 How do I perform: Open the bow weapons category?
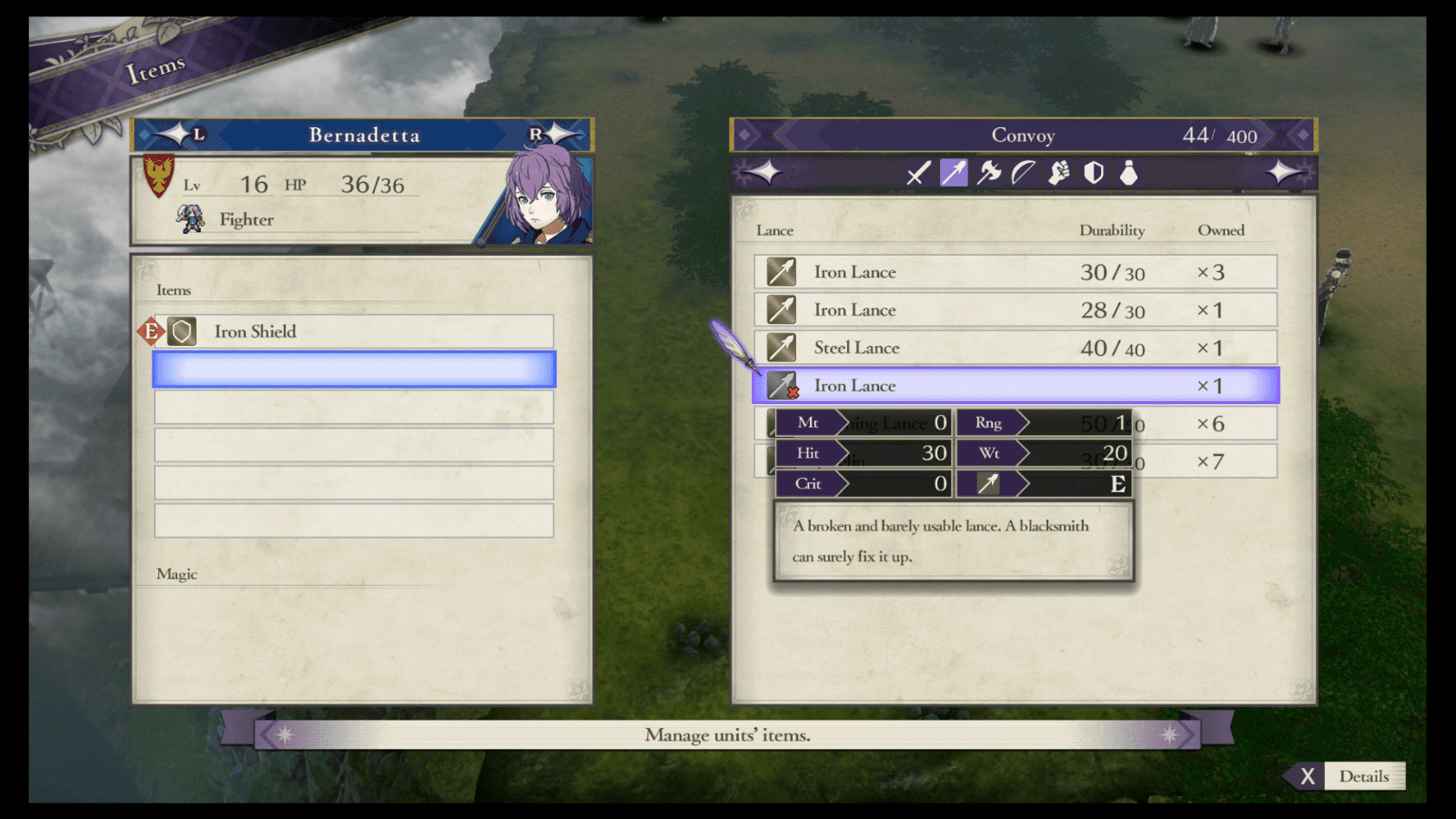pos(1023,174)
